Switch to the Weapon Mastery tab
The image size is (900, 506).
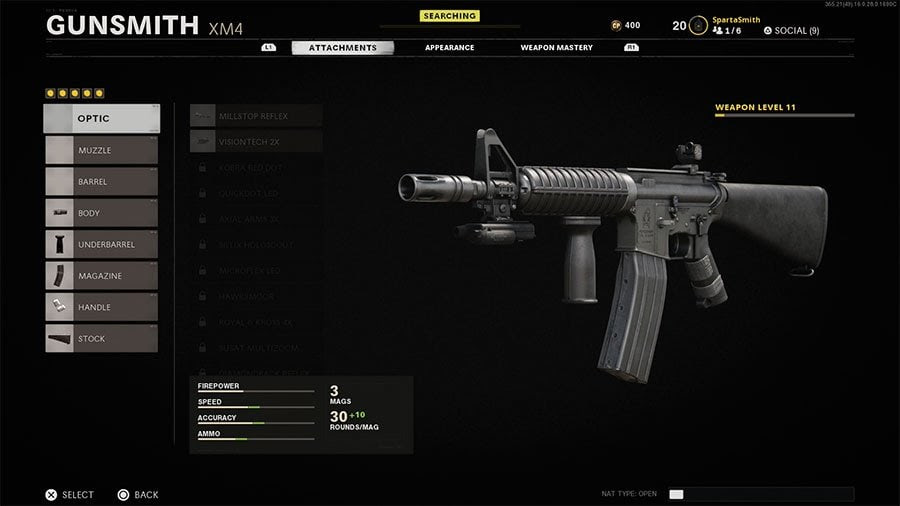556,47
